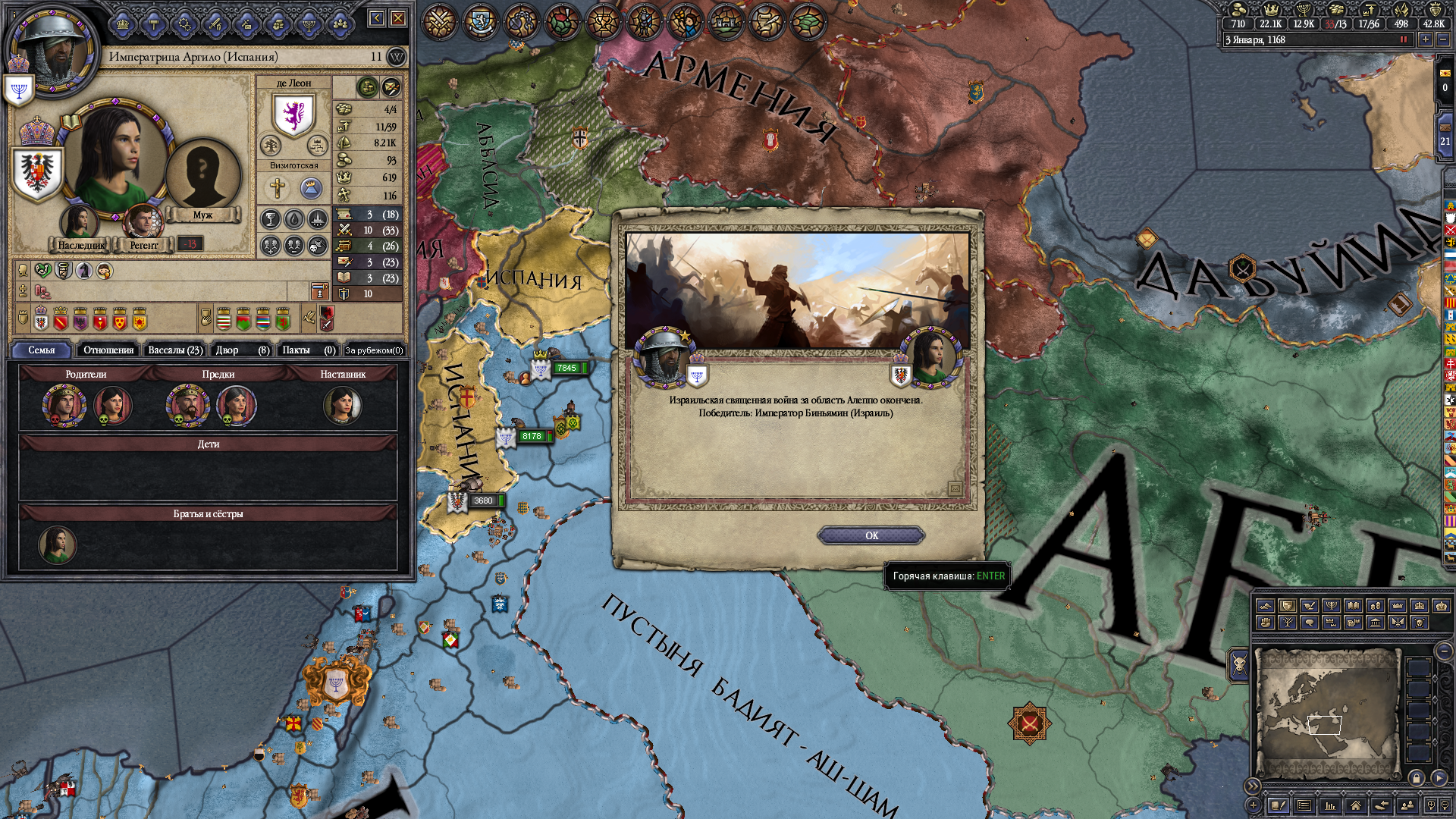Toggle pause next to the date
This screenshot has width=1456, height=819.
[1403, 39]
